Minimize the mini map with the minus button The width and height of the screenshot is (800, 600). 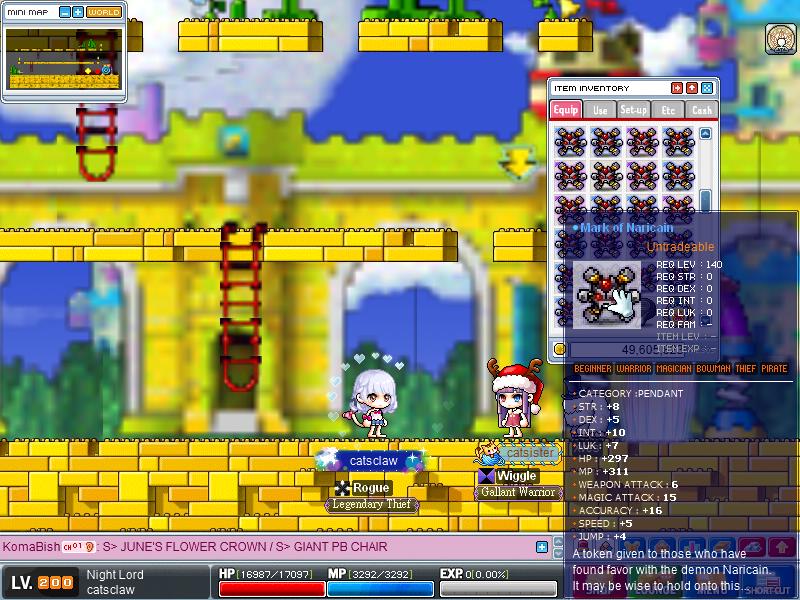point(65,12)
